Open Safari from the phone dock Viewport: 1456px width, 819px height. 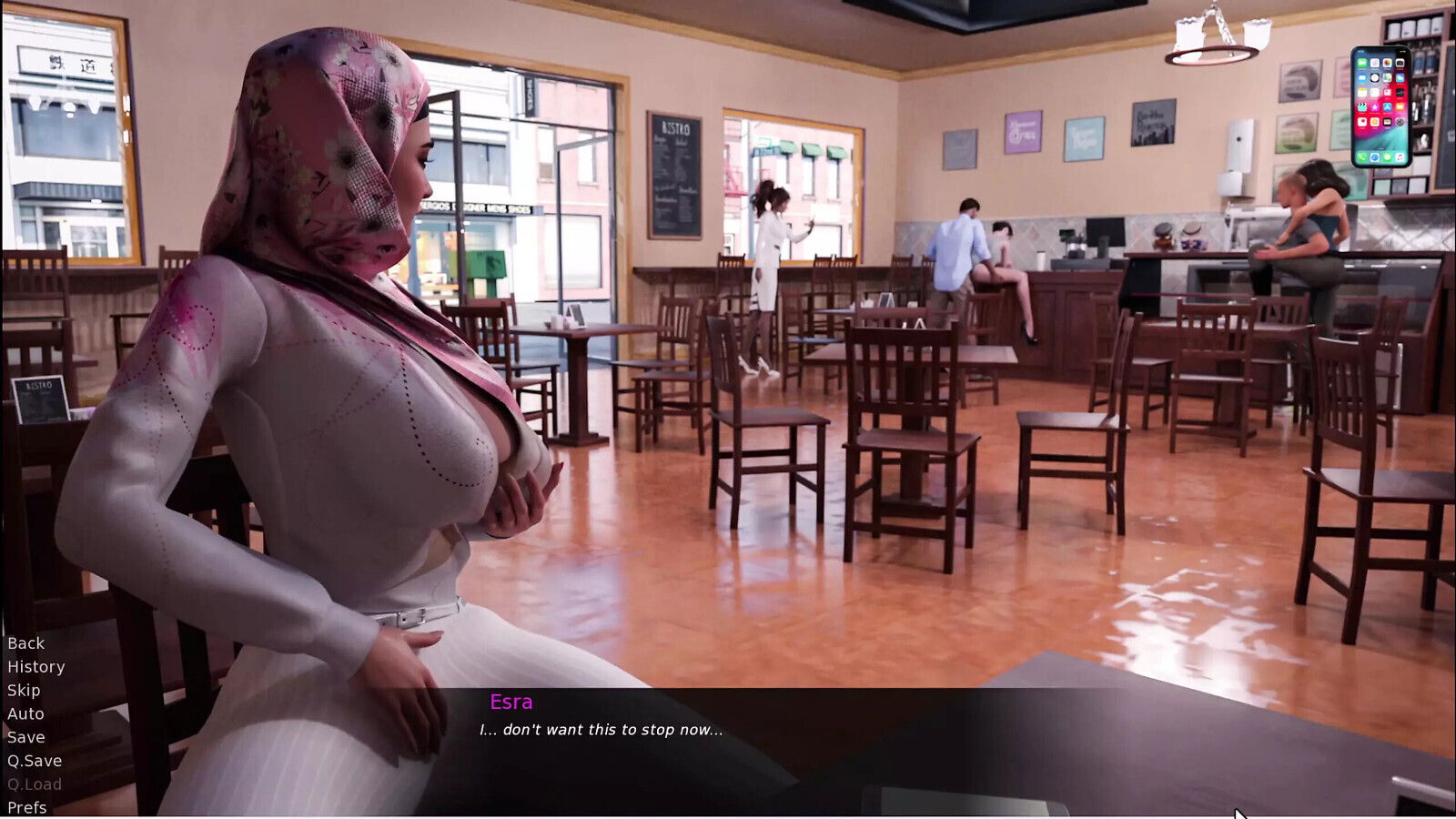(1374, 157)
